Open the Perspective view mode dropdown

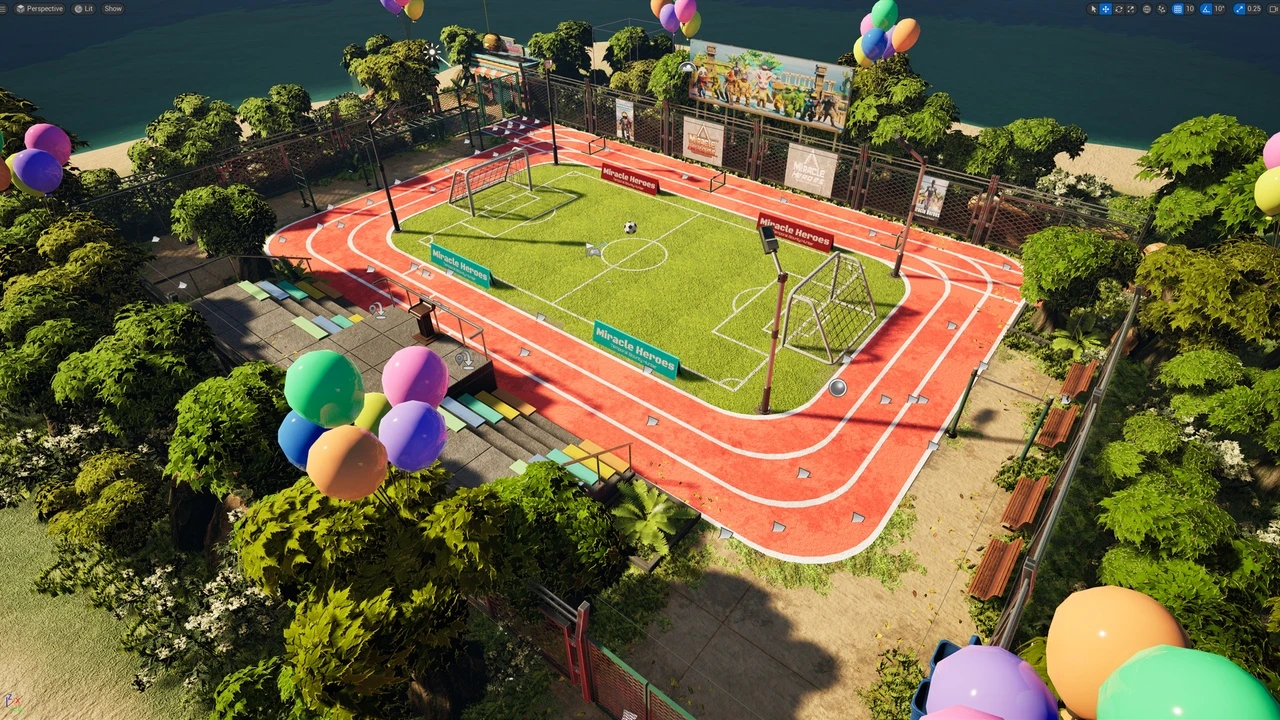pyautogui.click(x=40, y=9)
